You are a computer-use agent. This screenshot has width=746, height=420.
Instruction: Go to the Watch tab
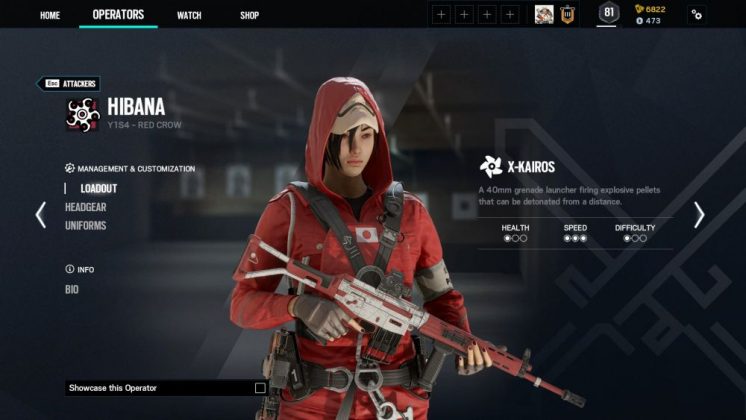tap(189, 15)
